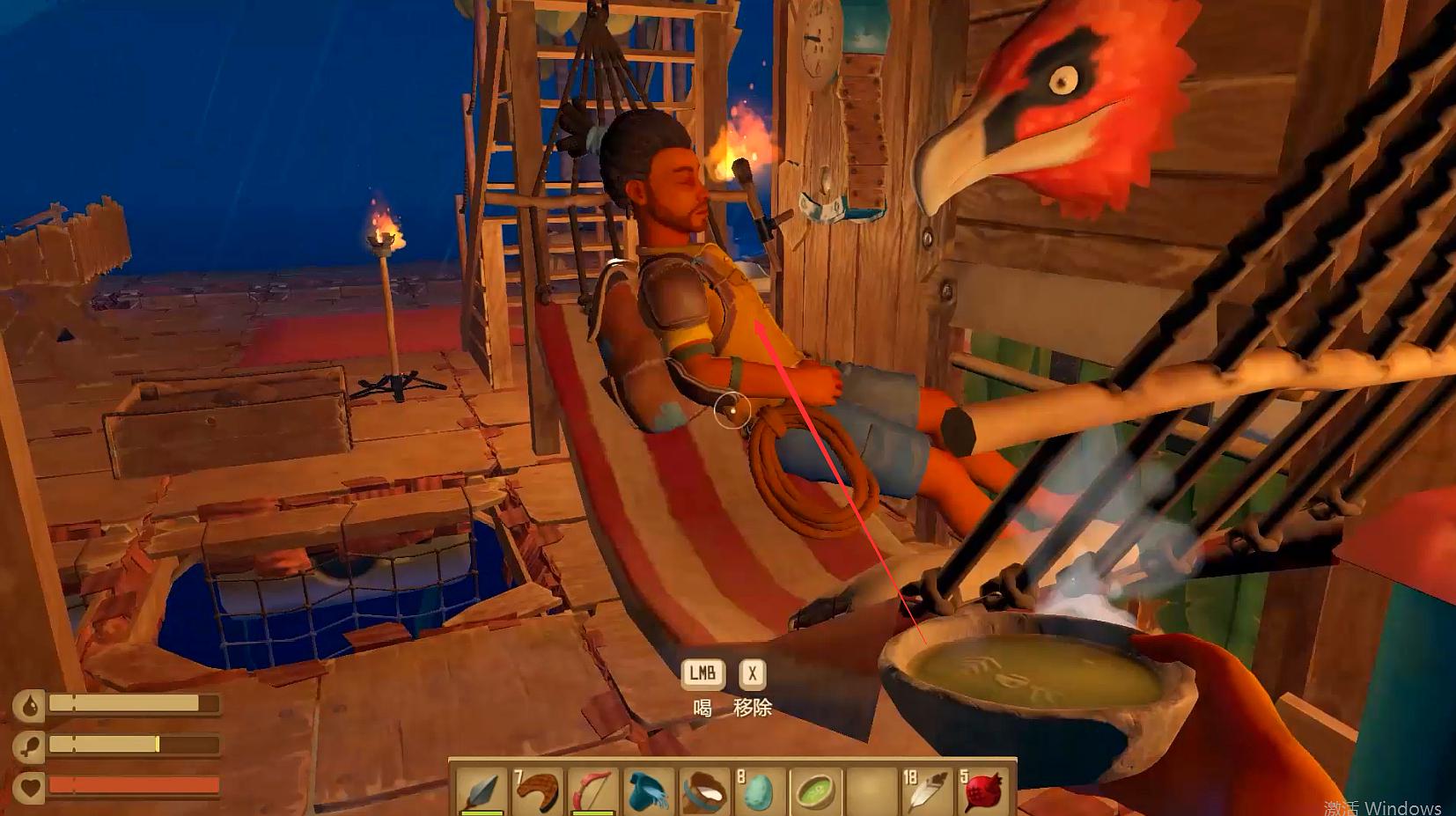The image size is (1456, 816).
Task: Select the green soup bowl slot
Action: pyautogui.click(x=815, y=790)
